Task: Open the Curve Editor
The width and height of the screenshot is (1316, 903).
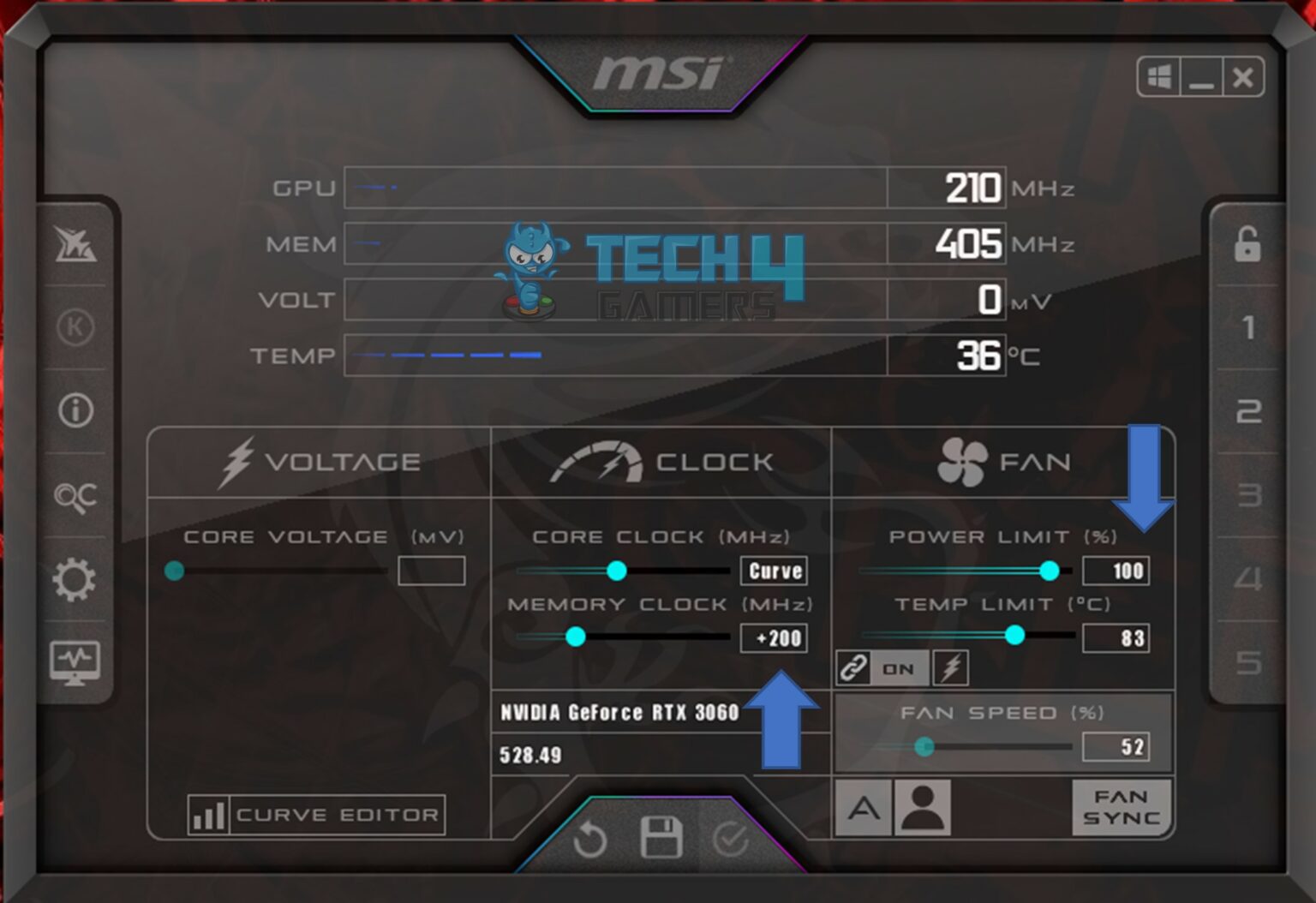Action: click(317, 814)
